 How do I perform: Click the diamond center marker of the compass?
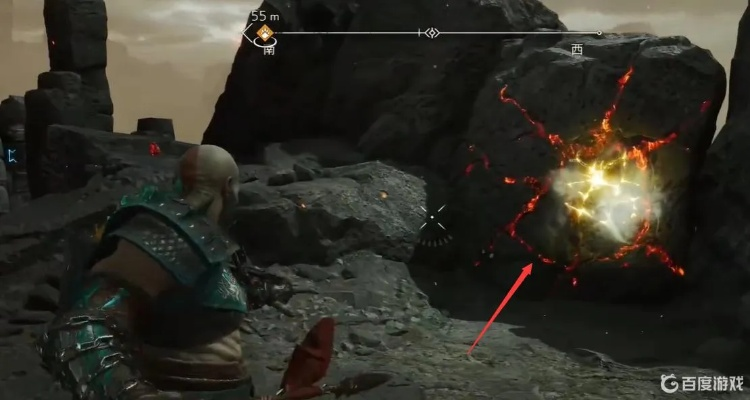pos(431,33)
